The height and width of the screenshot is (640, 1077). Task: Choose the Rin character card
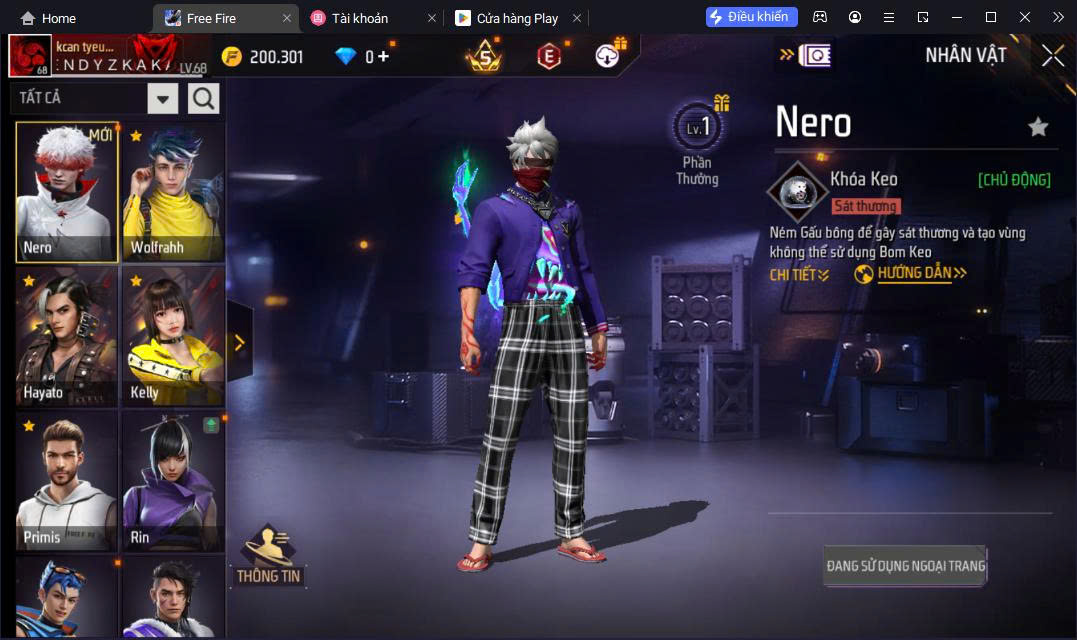[x=173, y=481]
